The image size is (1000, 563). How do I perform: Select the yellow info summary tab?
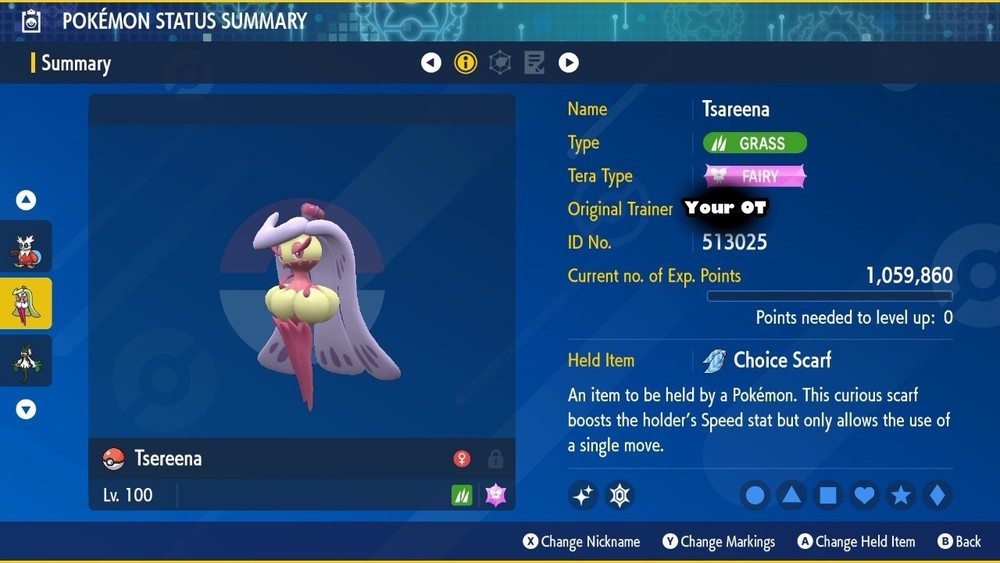pos(465,63)
